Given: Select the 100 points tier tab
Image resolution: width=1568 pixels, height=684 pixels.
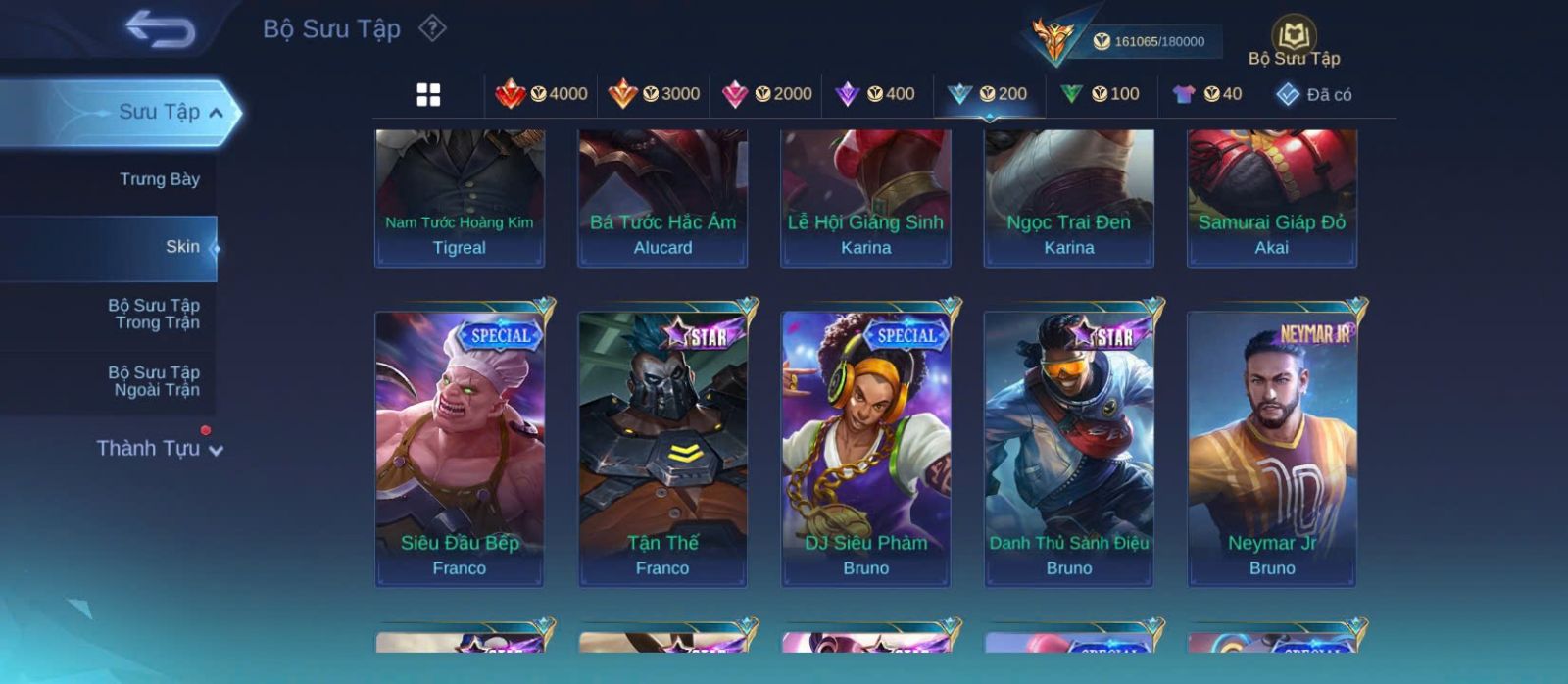Looking at the screenshot, I should (x=1101, y=94).
